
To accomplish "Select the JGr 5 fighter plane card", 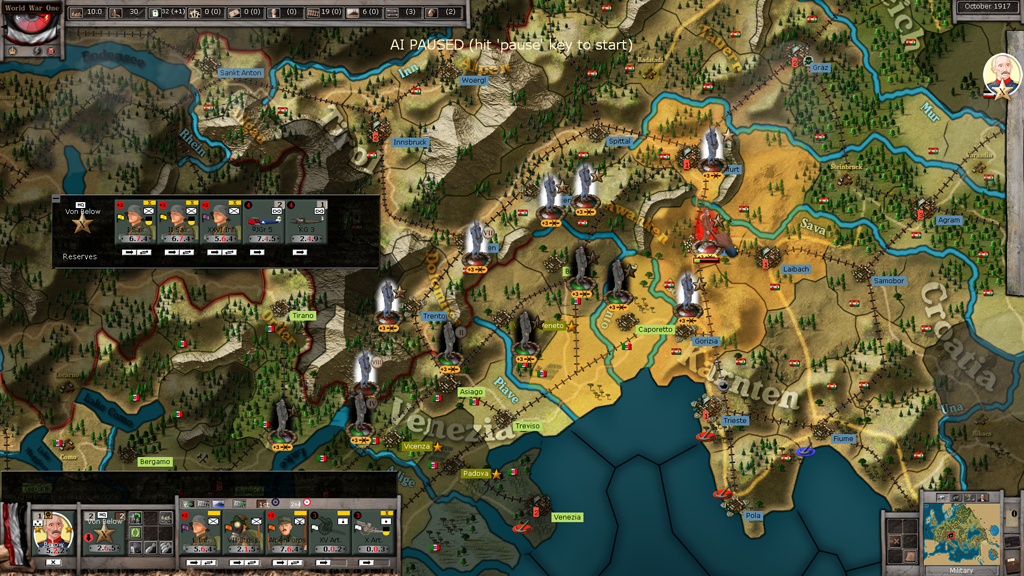I will (263, 224).
